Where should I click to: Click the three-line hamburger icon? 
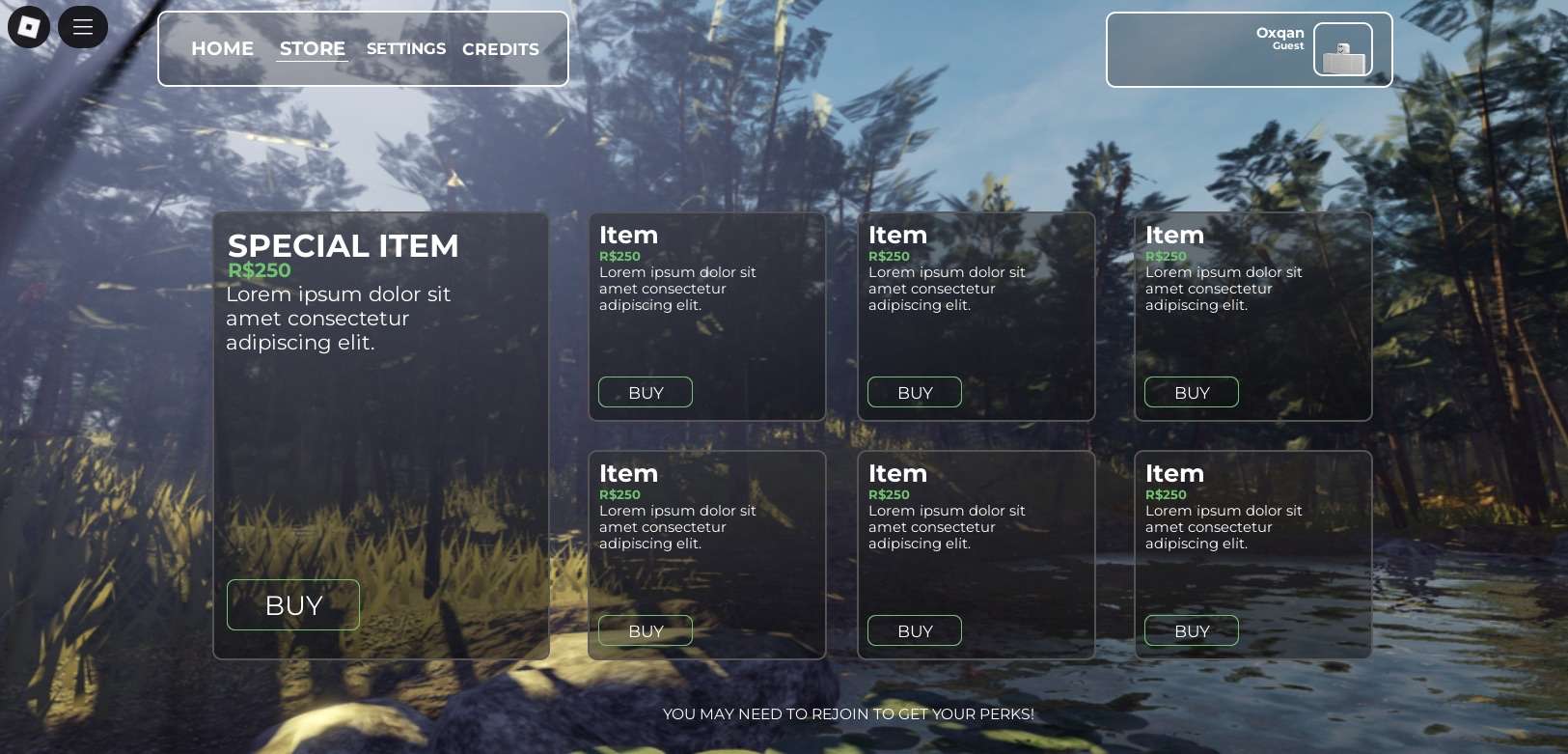(x=83, y=27)
